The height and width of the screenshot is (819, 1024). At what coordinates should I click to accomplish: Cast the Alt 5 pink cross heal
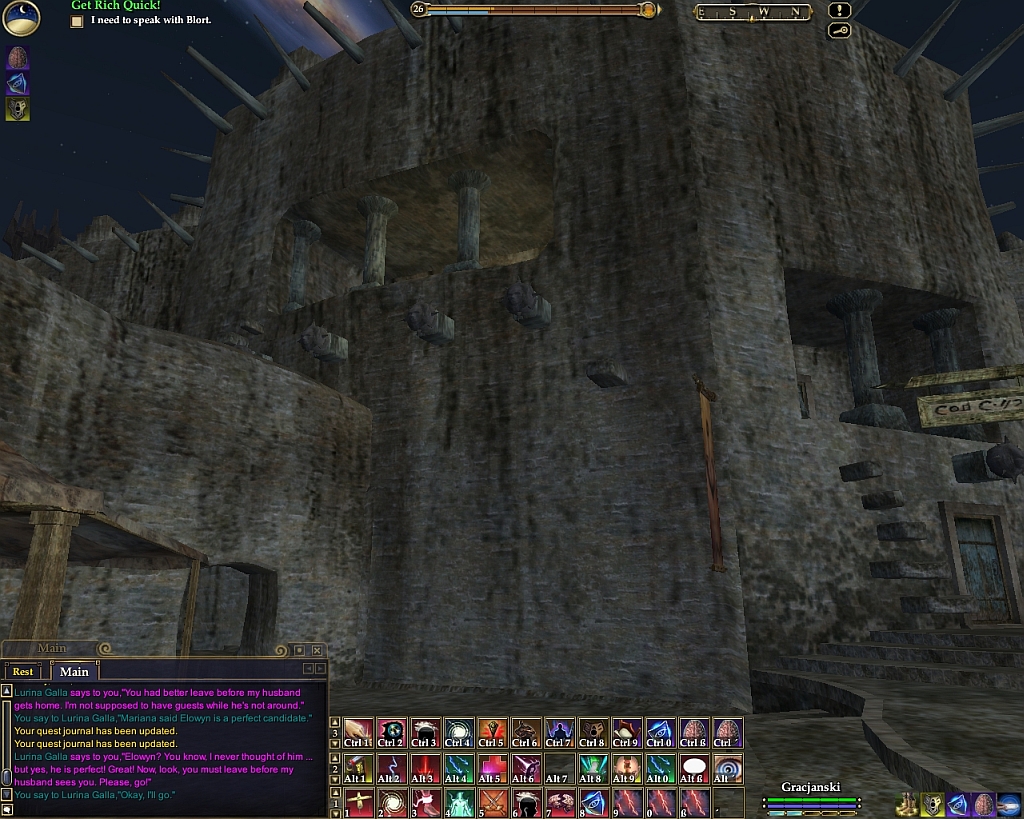click(491, 768)
